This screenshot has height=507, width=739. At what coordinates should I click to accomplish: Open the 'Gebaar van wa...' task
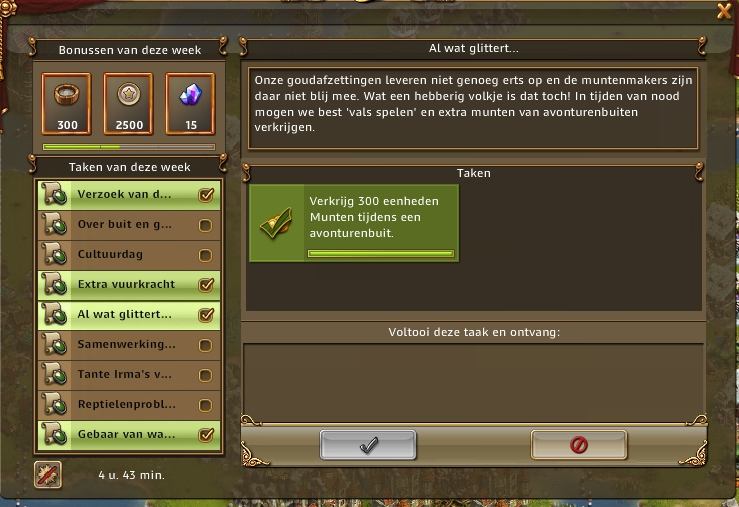tap(128, 435)
